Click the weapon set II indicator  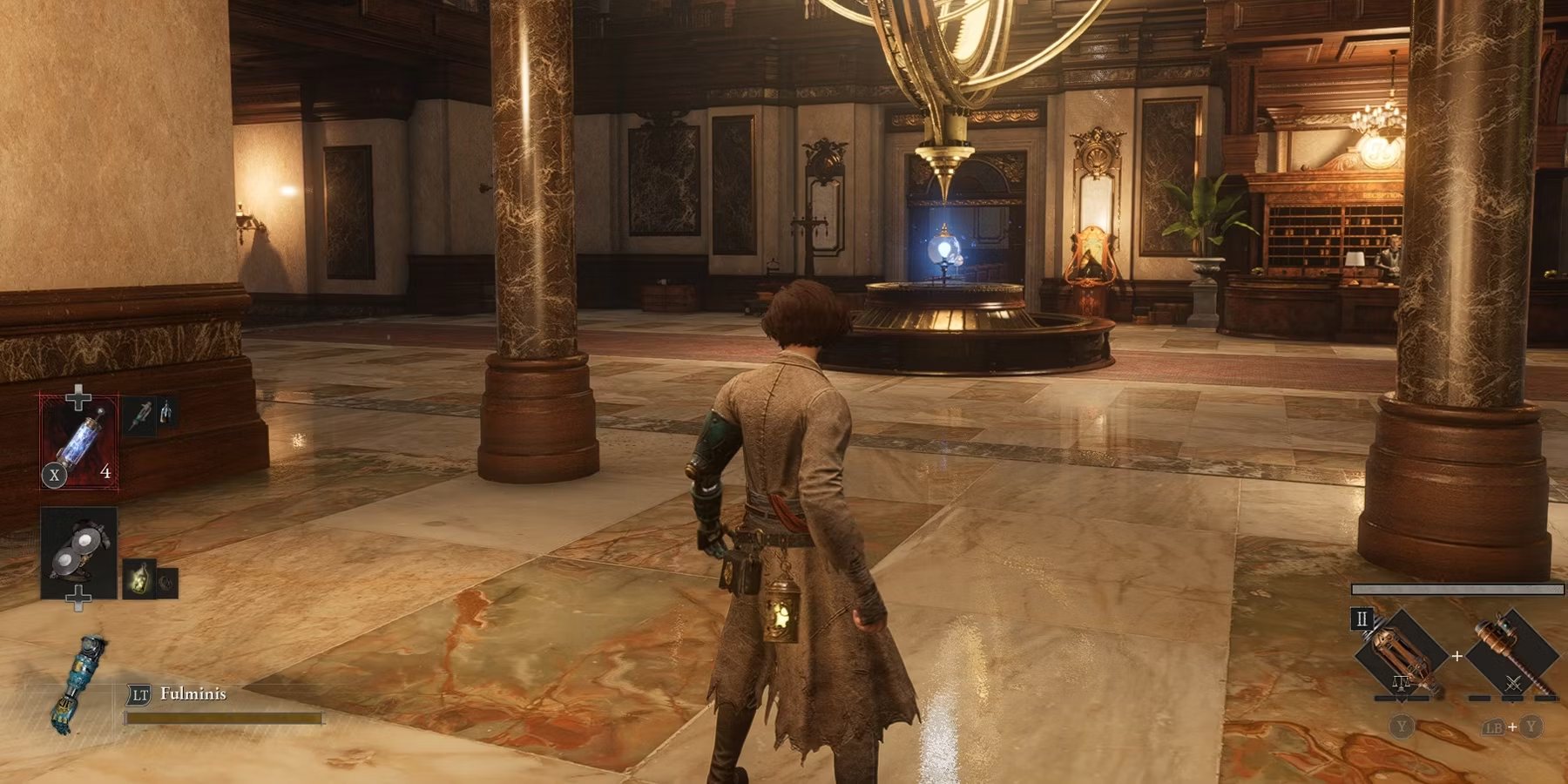1362,619
